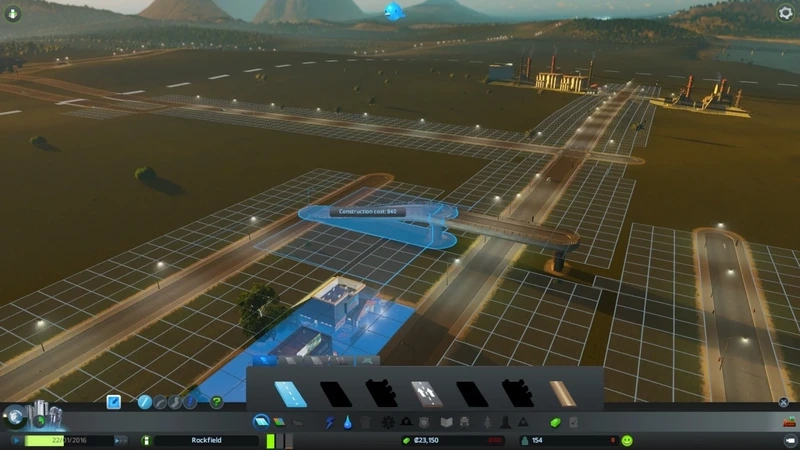
Task: Choose the one-way road with arrows
Action: pyautogui.click(x=427, y=394)
